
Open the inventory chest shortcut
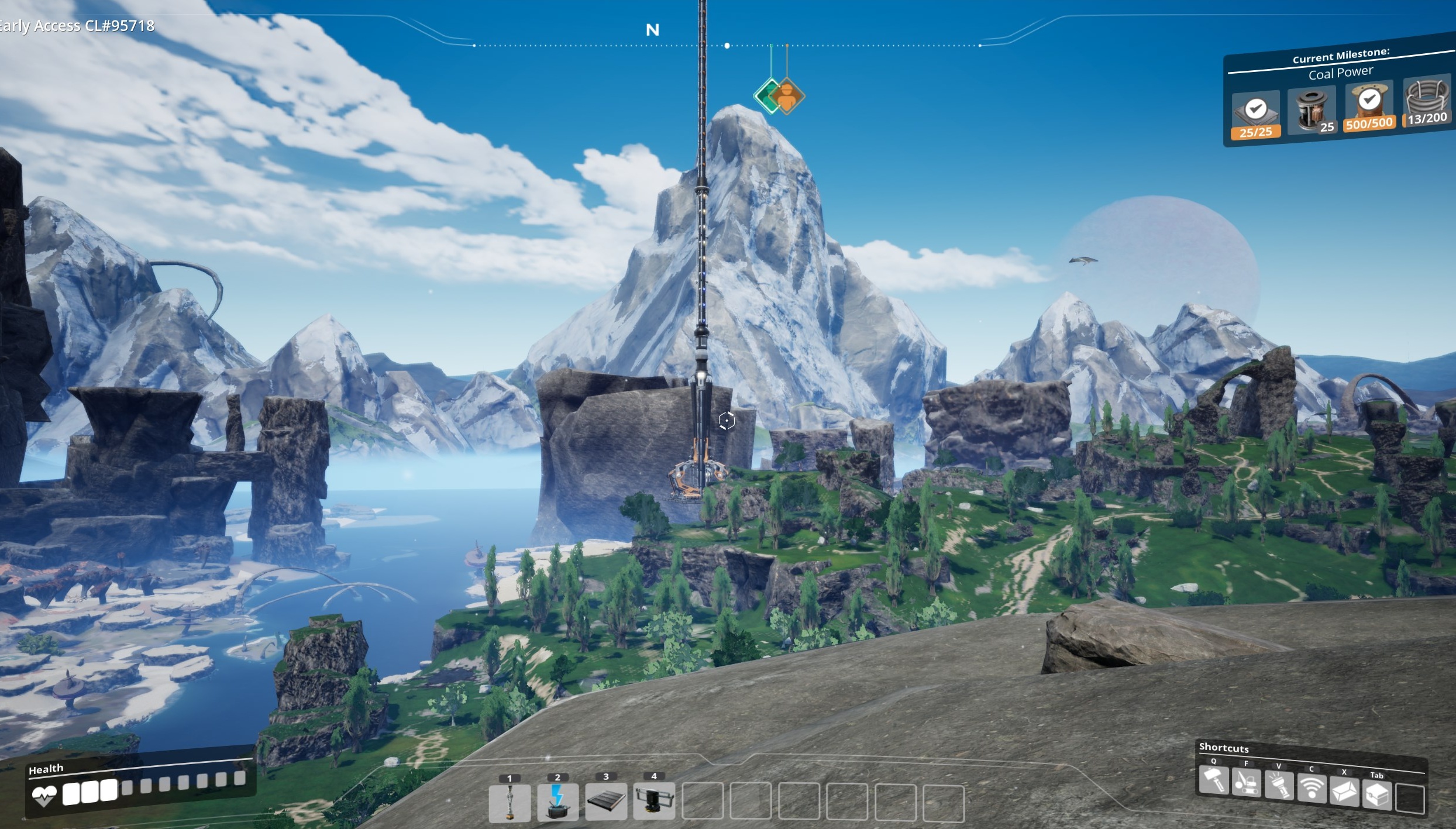click(1376, 794)
